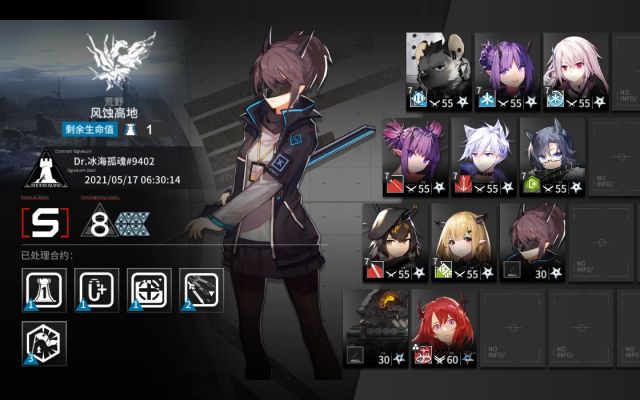Choose the purple-haired operator with flower hairpin
640x400 pixels.
pos(507,68)
